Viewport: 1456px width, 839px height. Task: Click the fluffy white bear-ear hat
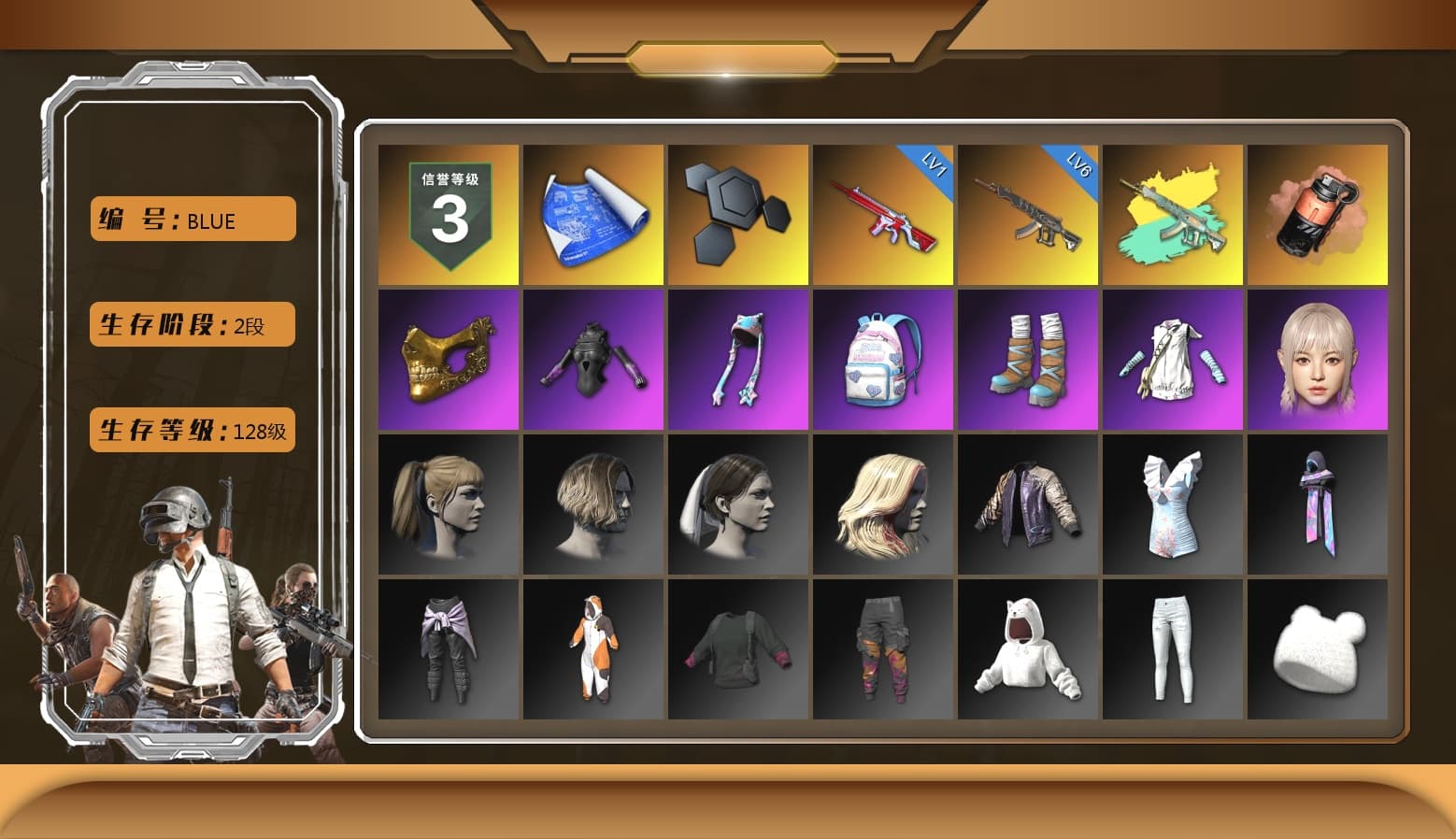click(x=1318, y=649)
